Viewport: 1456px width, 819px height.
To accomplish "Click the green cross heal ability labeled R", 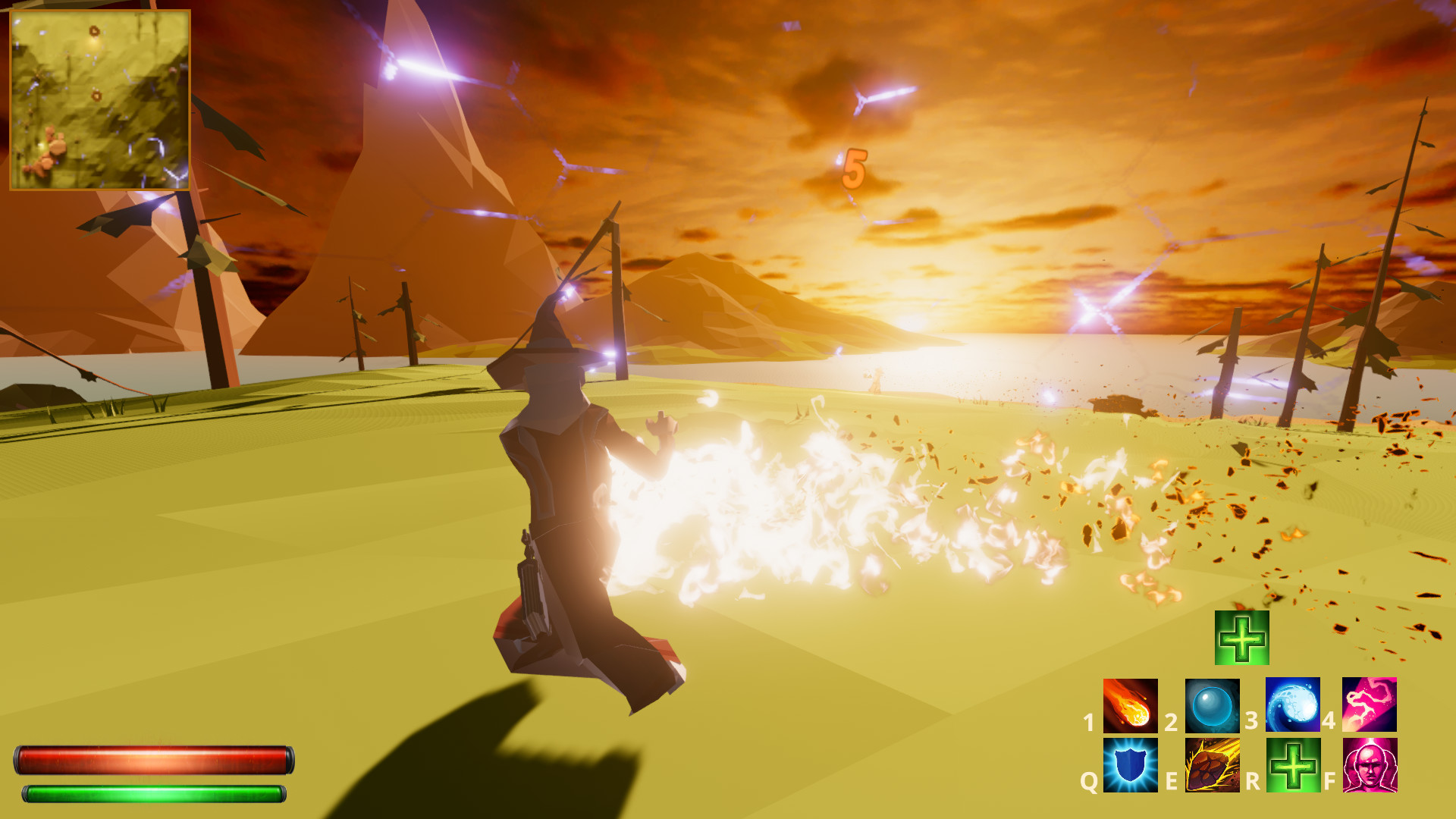I will tap(1293, 765).
